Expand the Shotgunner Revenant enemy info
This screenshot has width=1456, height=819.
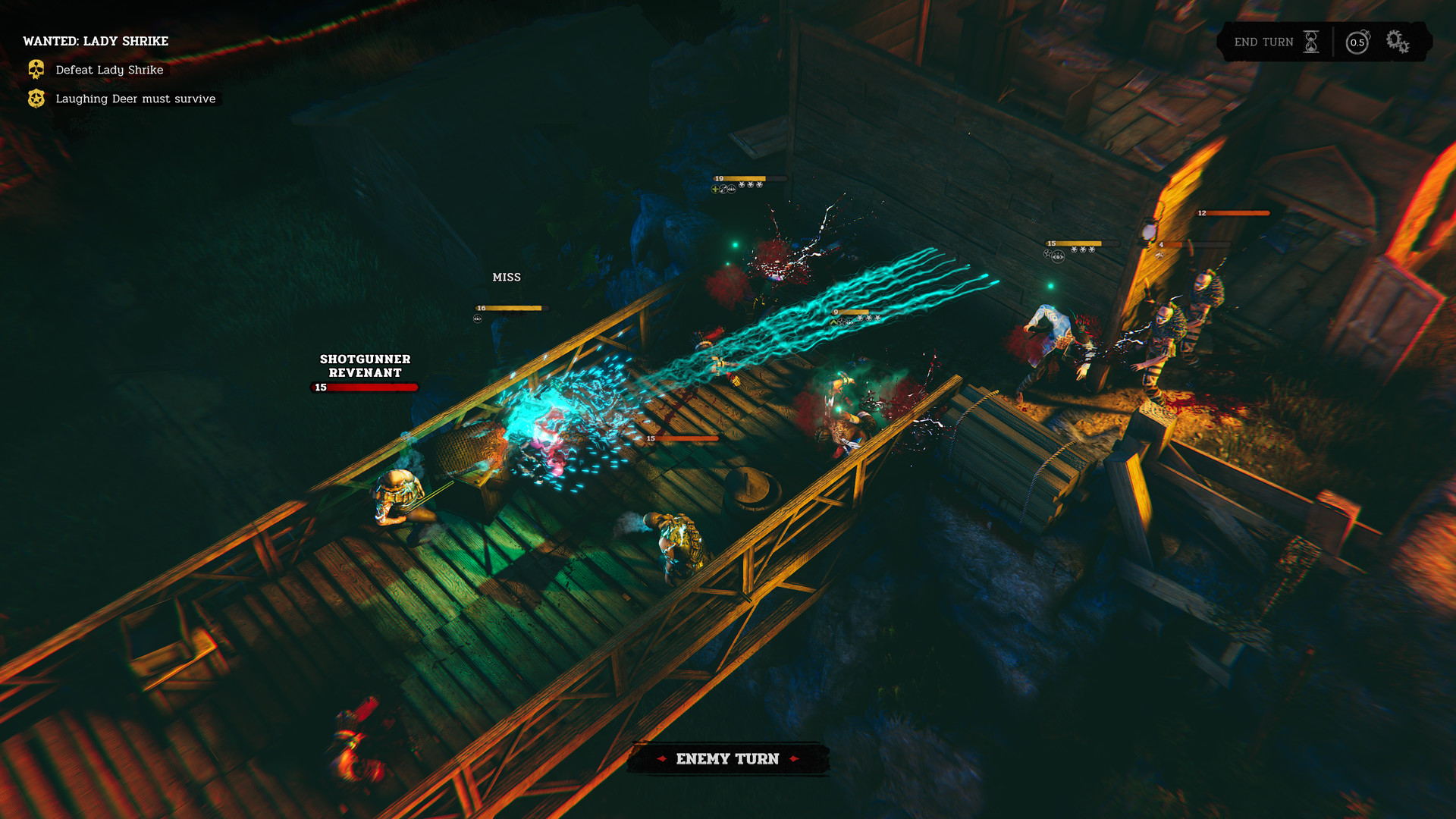[x=365, y=366]
